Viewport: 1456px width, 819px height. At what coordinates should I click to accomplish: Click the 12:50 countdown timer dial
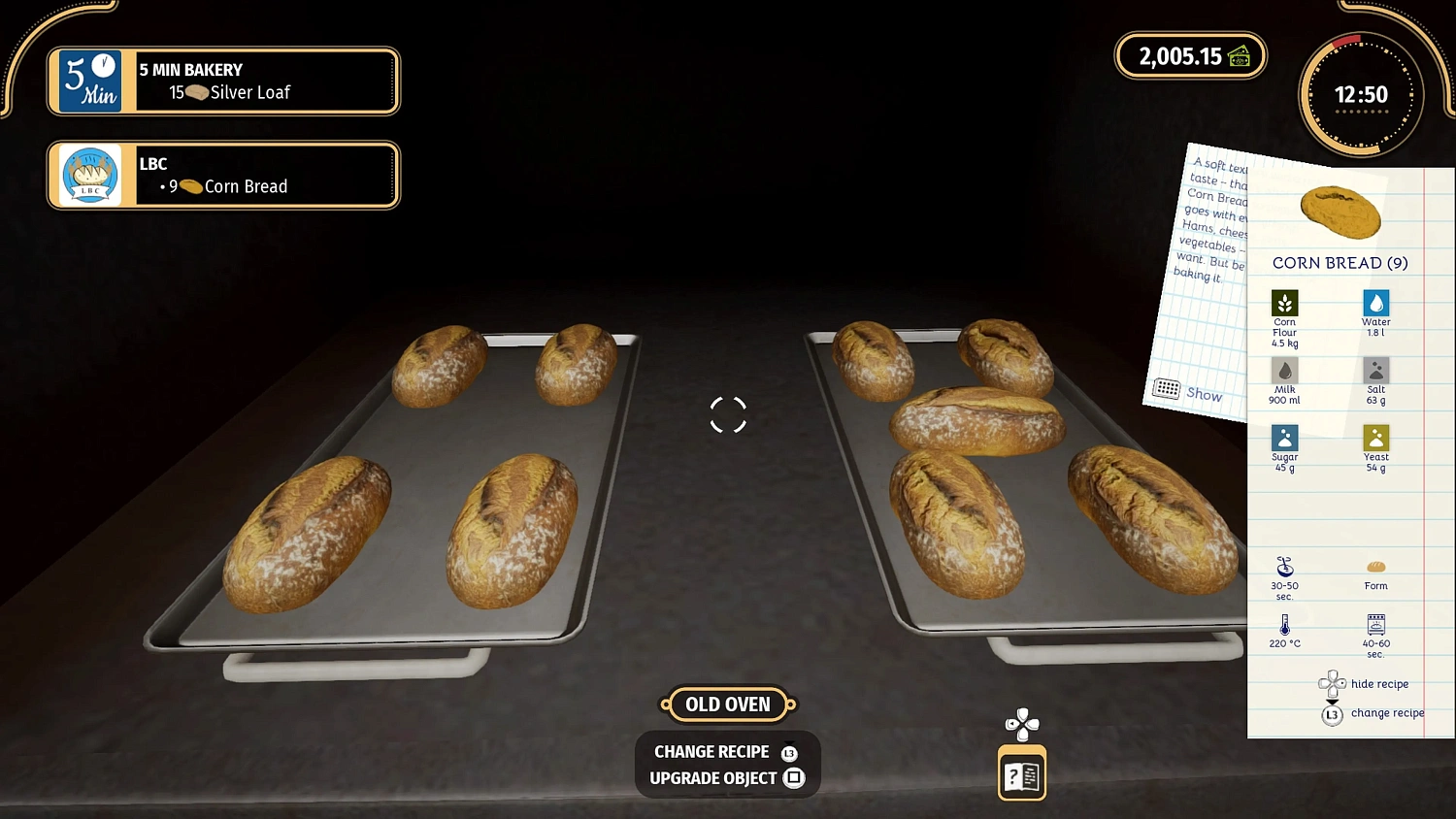[x=1363, y=94]
